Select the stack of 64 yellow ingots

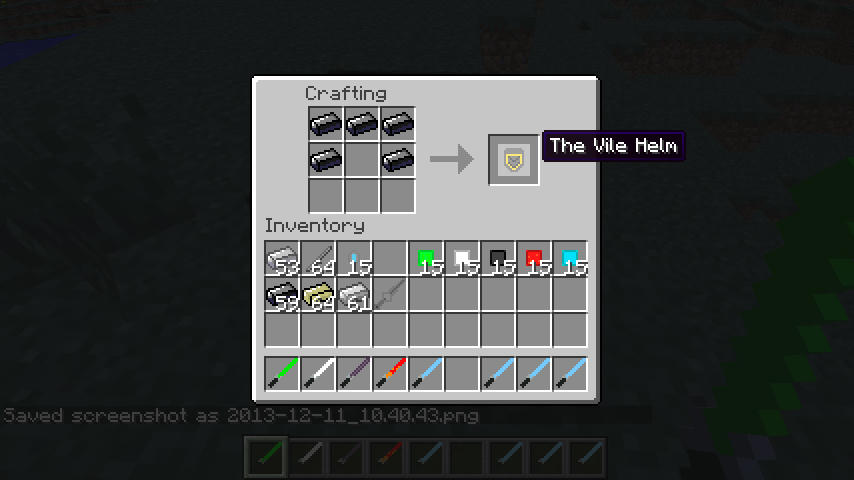tap(319, 296)
